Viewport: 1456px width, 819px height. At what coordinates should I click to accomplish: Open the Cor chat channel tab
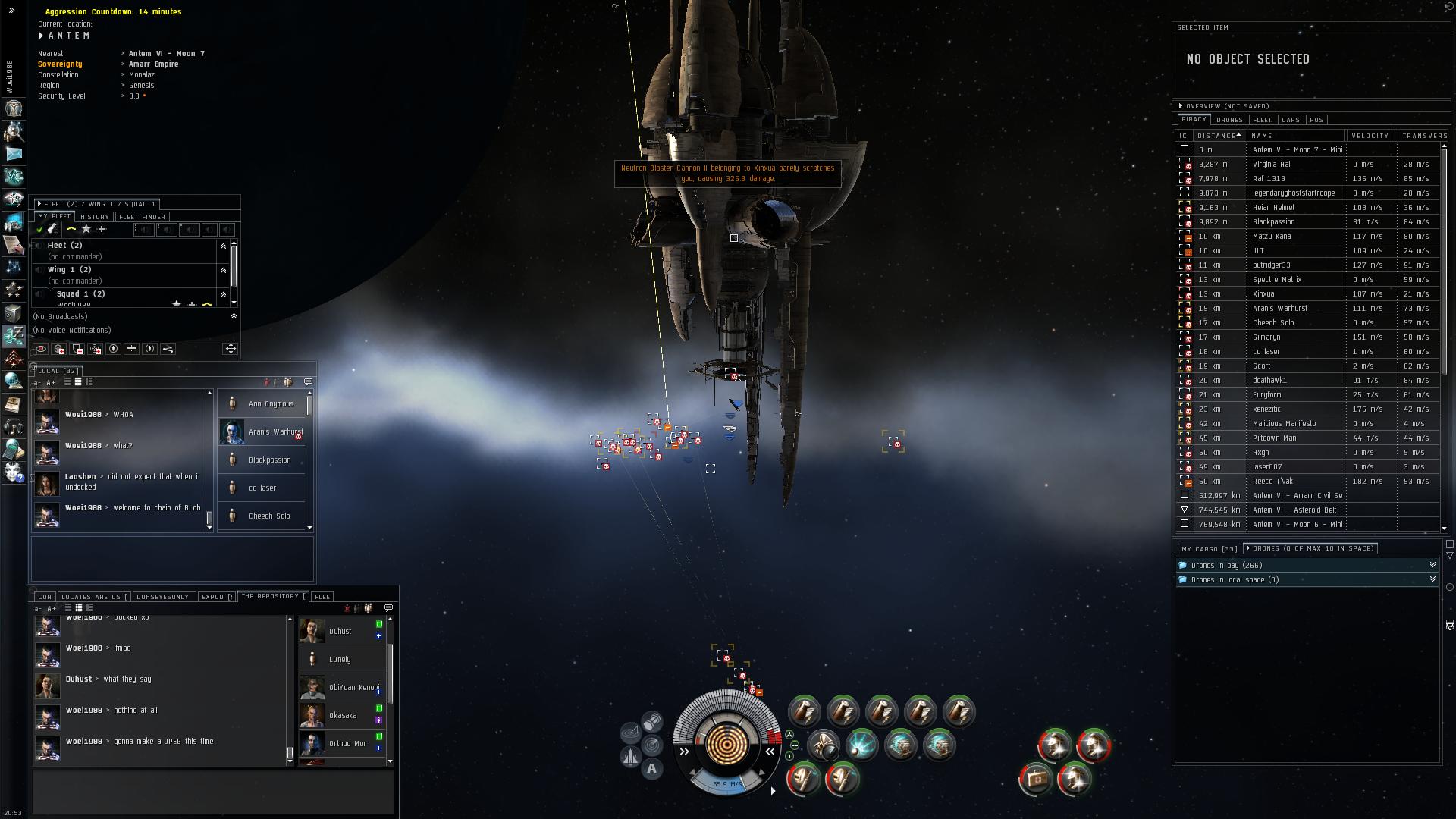[x=45, y=597]
